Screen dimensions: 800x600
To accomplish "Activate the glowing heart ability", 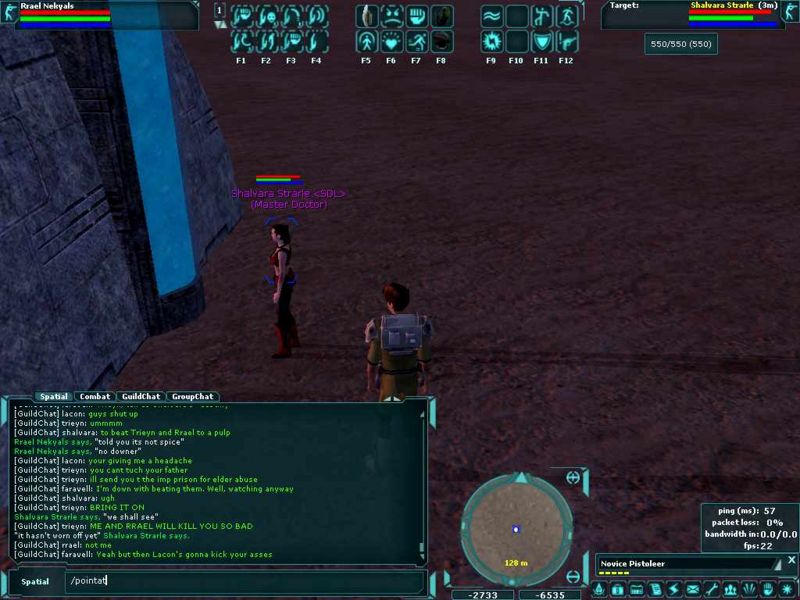I will tap(393, 42).
